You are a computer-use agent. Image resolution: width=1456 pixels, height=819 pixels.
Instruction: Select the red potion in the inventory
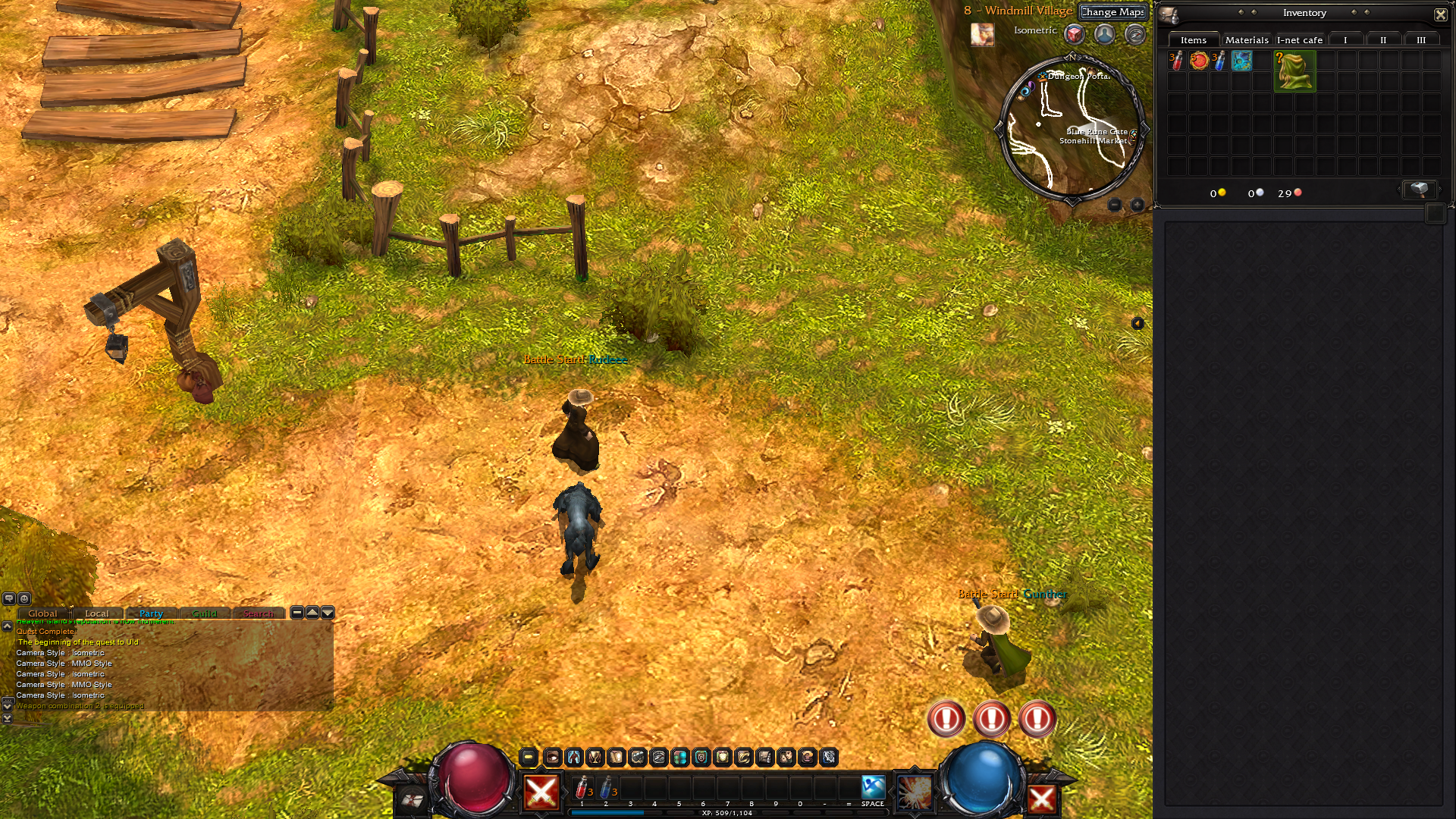[x=1176, y=61]
